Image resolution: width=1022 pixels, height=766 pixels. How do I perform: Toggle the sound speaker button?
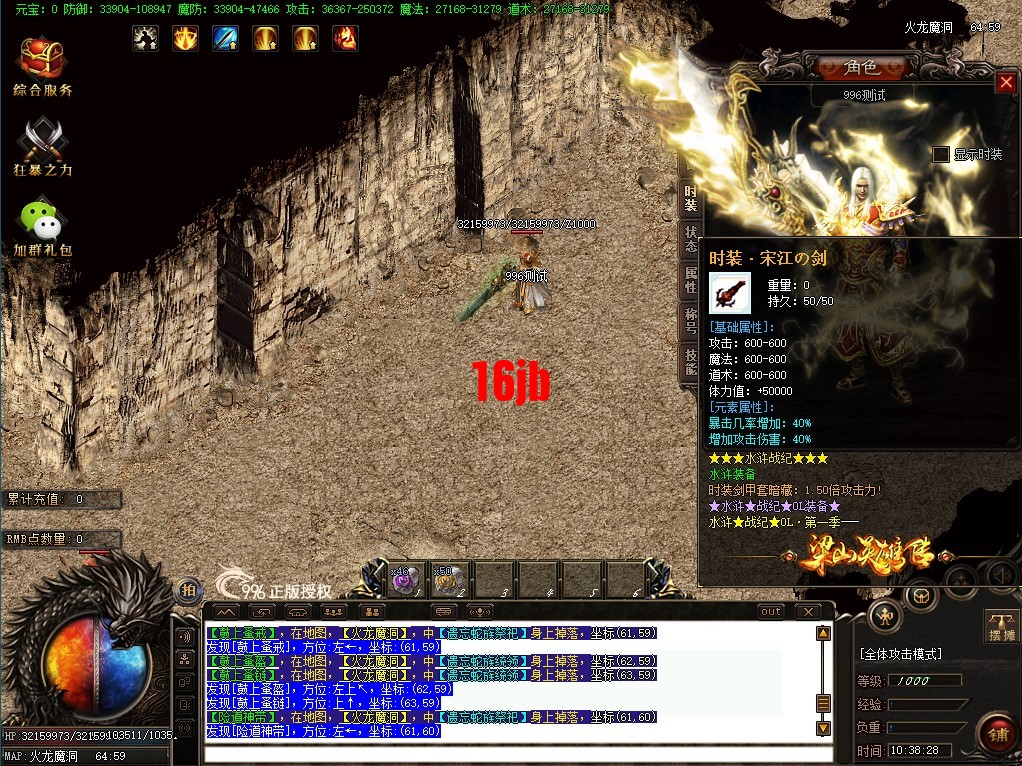pos(1002,575)
